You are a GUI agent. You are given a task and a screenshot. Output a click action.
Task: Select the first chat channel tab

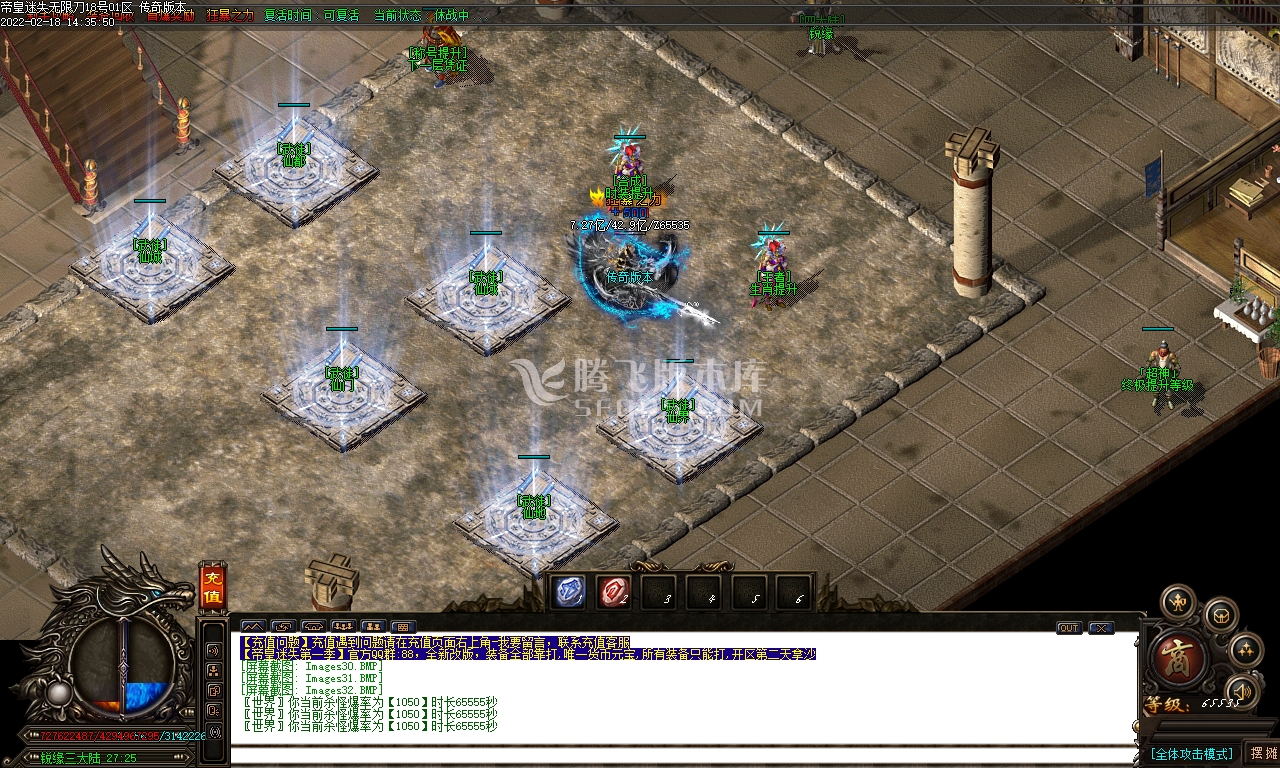click(253, 628)
